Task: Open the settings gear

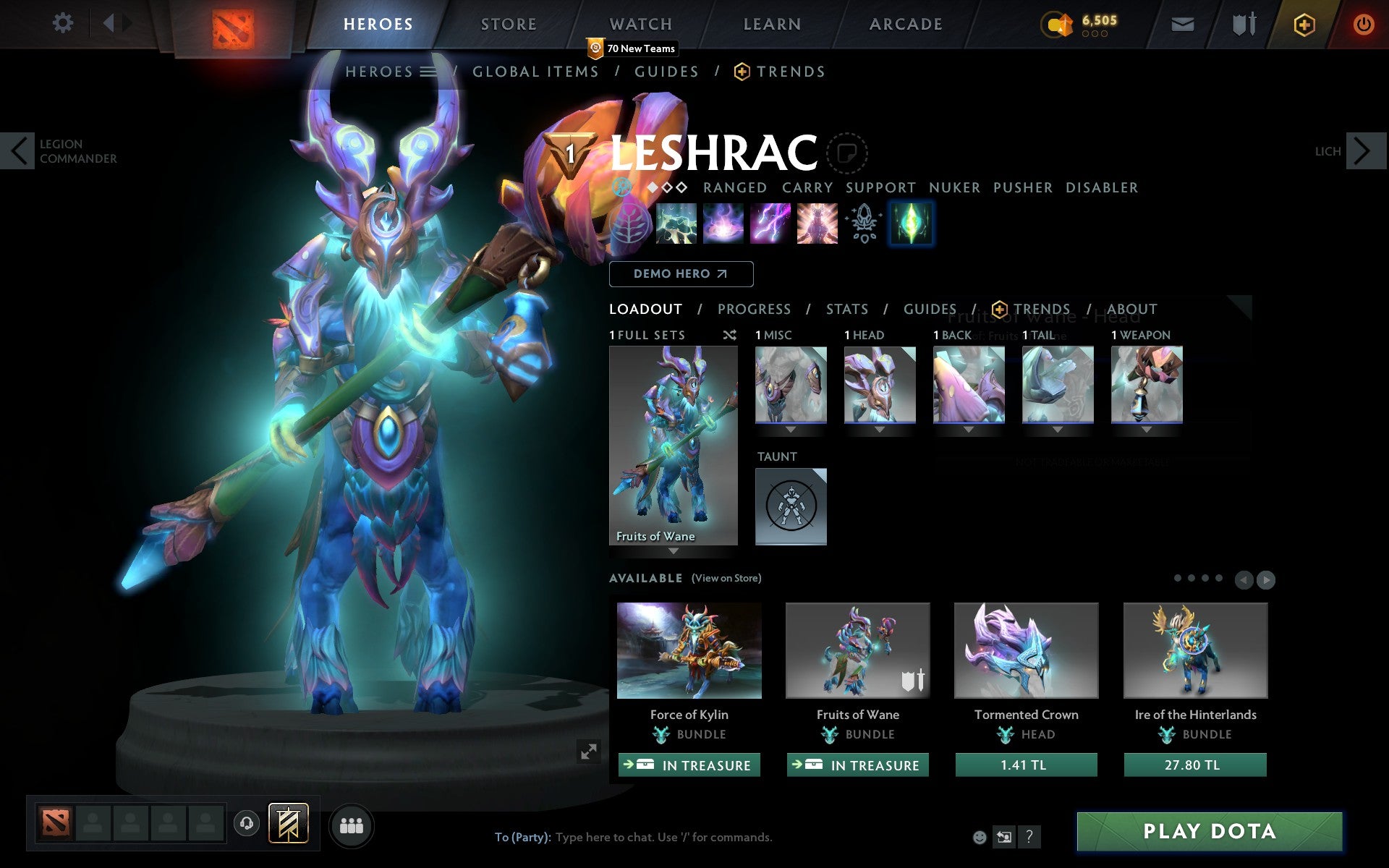Action: 64,23
